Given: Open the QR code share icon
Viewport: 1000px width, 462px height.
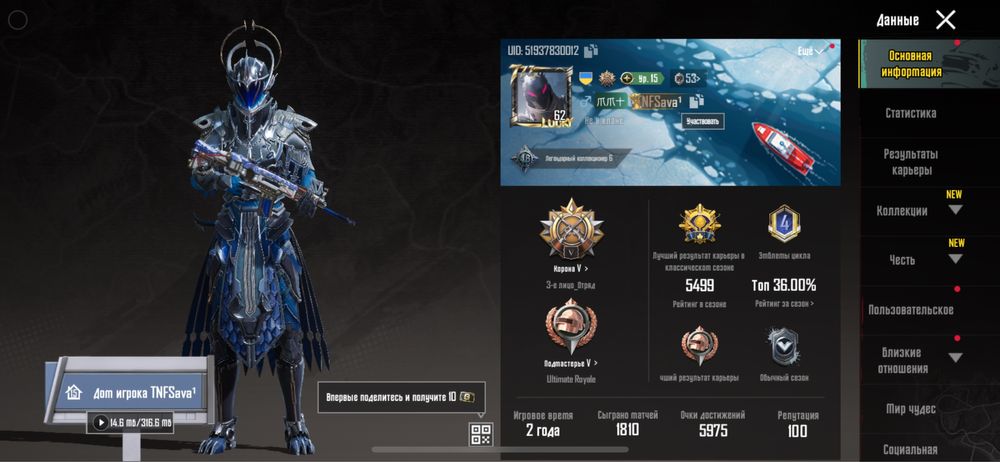Looking at the screenshot, I should [x=481, y=434].
